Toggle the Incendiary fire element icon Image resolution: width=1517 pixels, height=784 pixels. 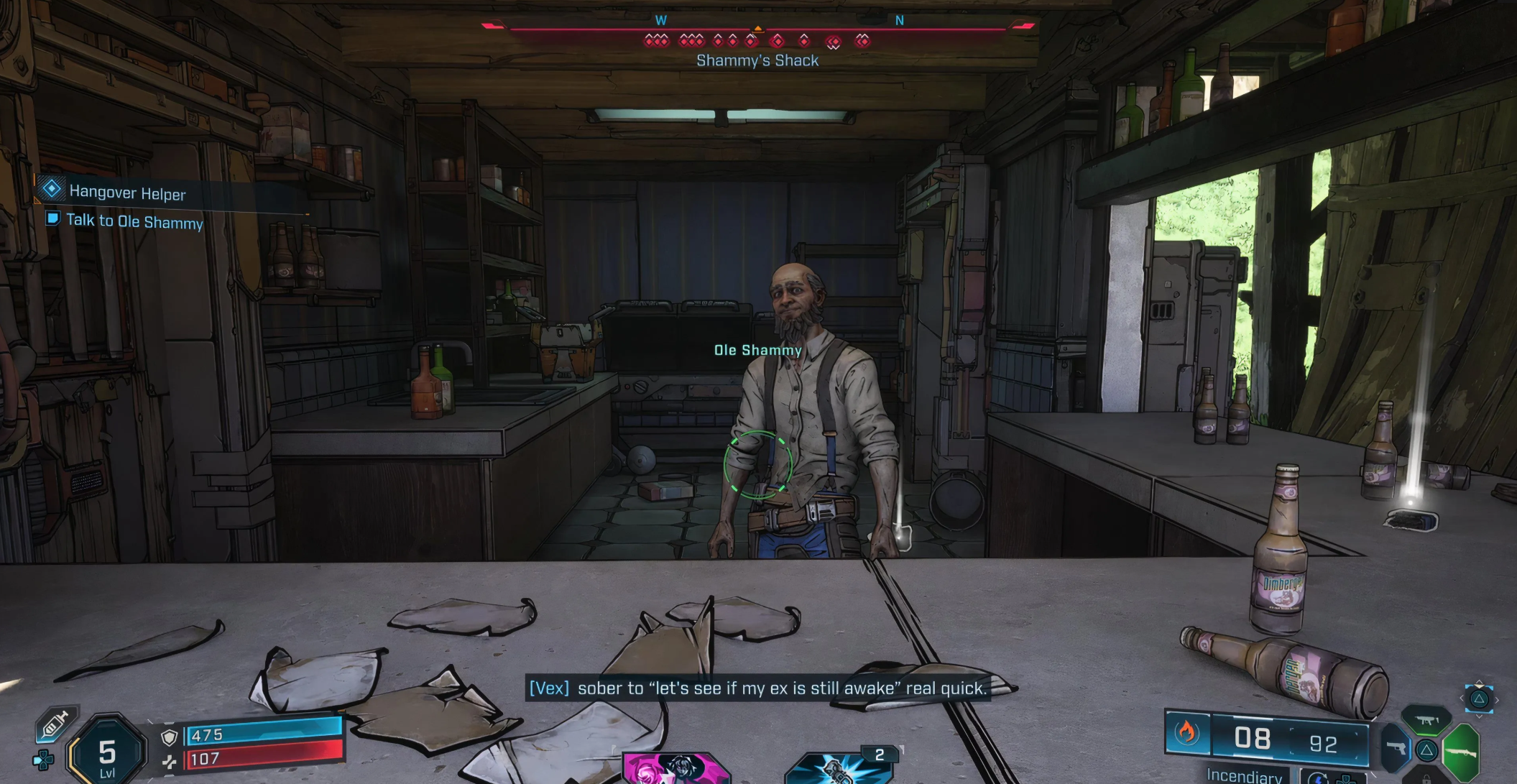[x=1186, y=733]
